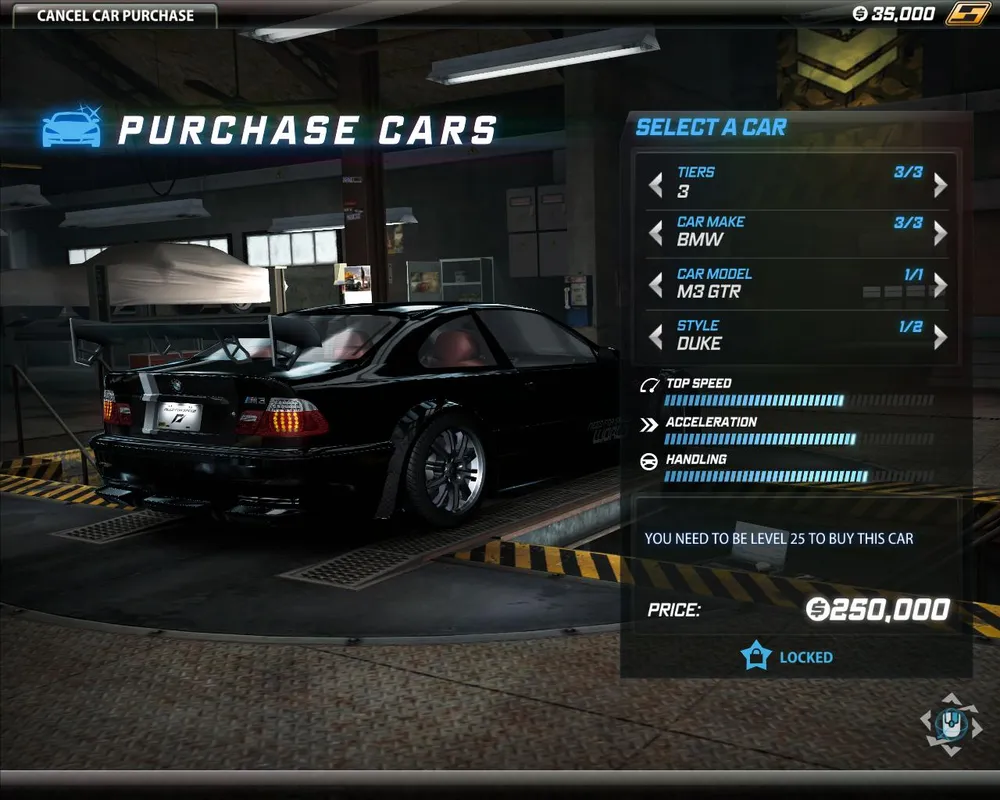1000x800 pixels.
Task: Select previous car make before BMW
Action: click(655, 233)
